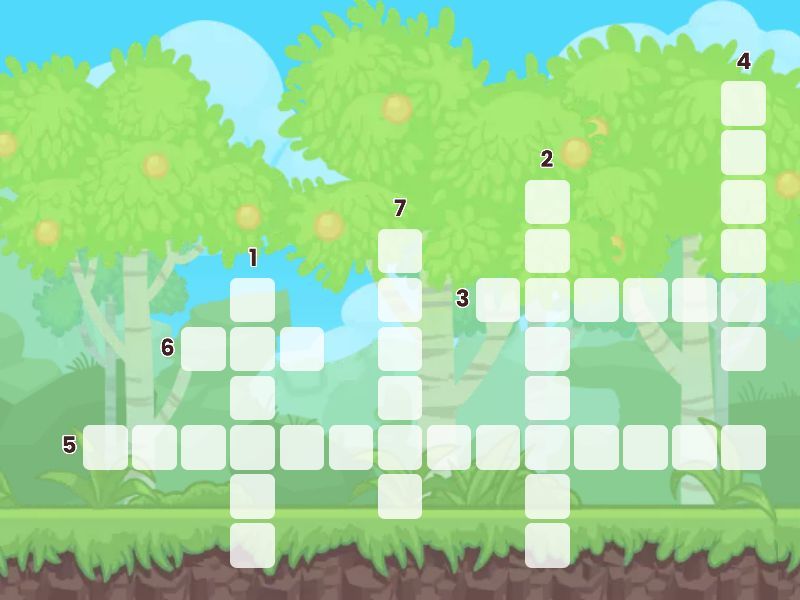Select the crossing cell of words 5 and 7
Screen dimensions: 800x600
pos(400,447)
